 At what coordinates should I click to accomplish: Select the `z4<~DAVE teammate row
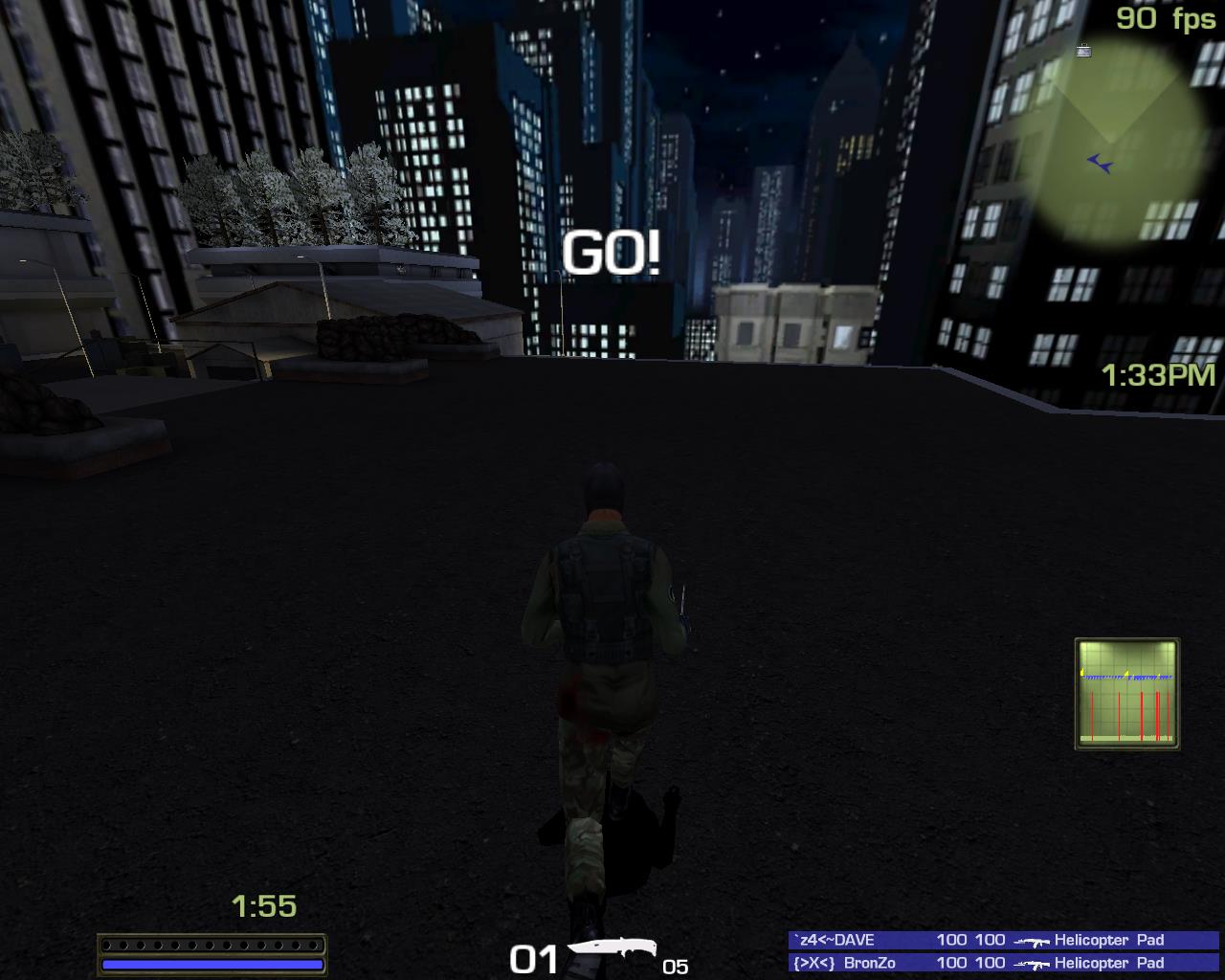[x=1004, y=940]
